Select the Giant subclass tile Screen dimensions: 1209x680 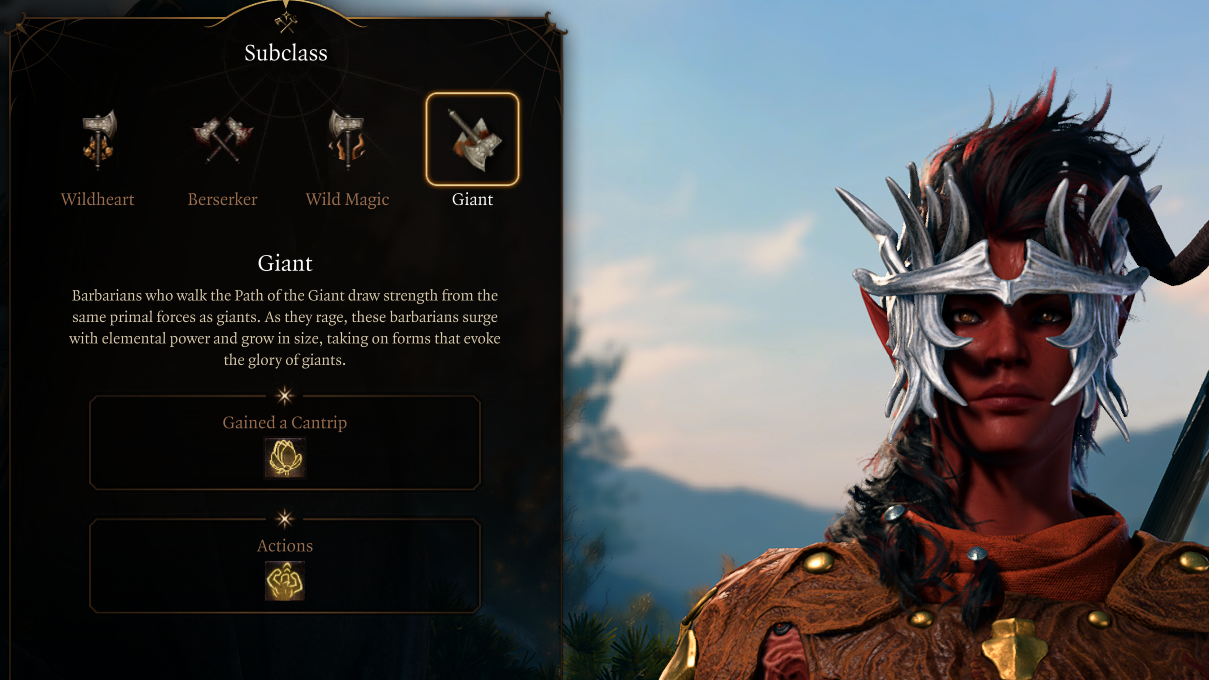tap(472, 140)
